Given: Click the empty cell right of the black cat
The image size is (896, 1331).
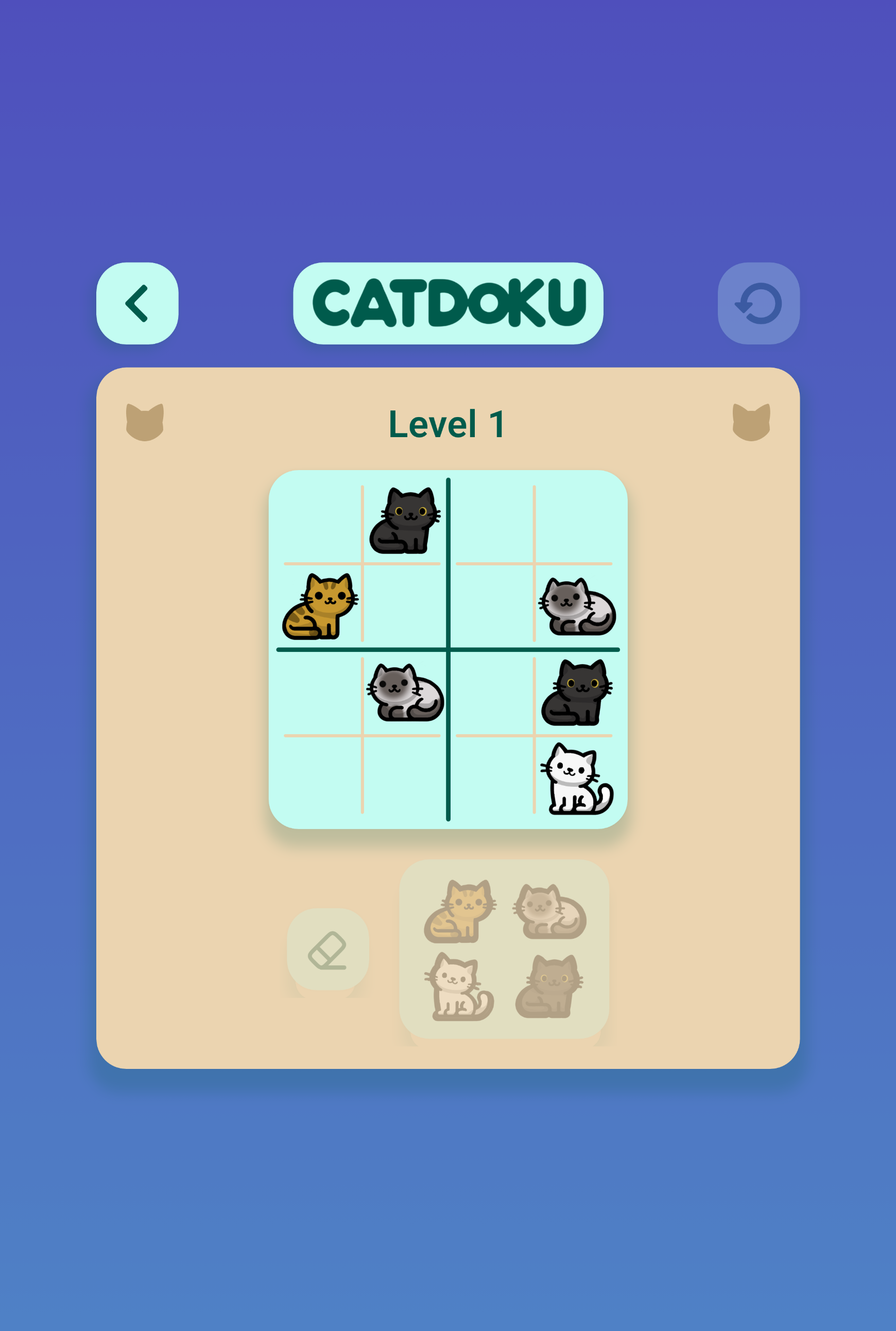Looking at the screenshot, I should click(491, 520).
